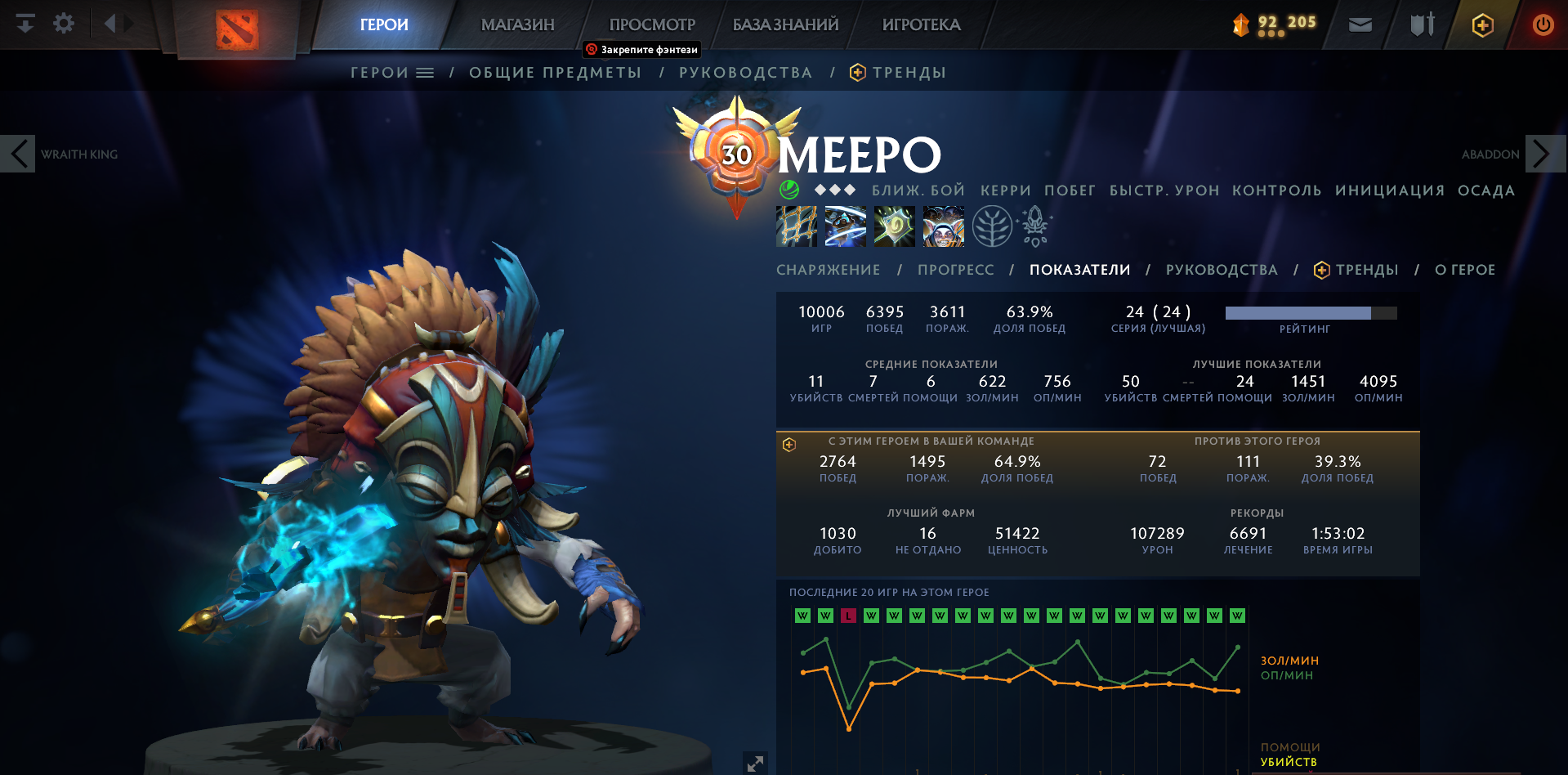1568x775 pixels.
Task: Click the red power quit button
Action: click(x=1543, y=25)
